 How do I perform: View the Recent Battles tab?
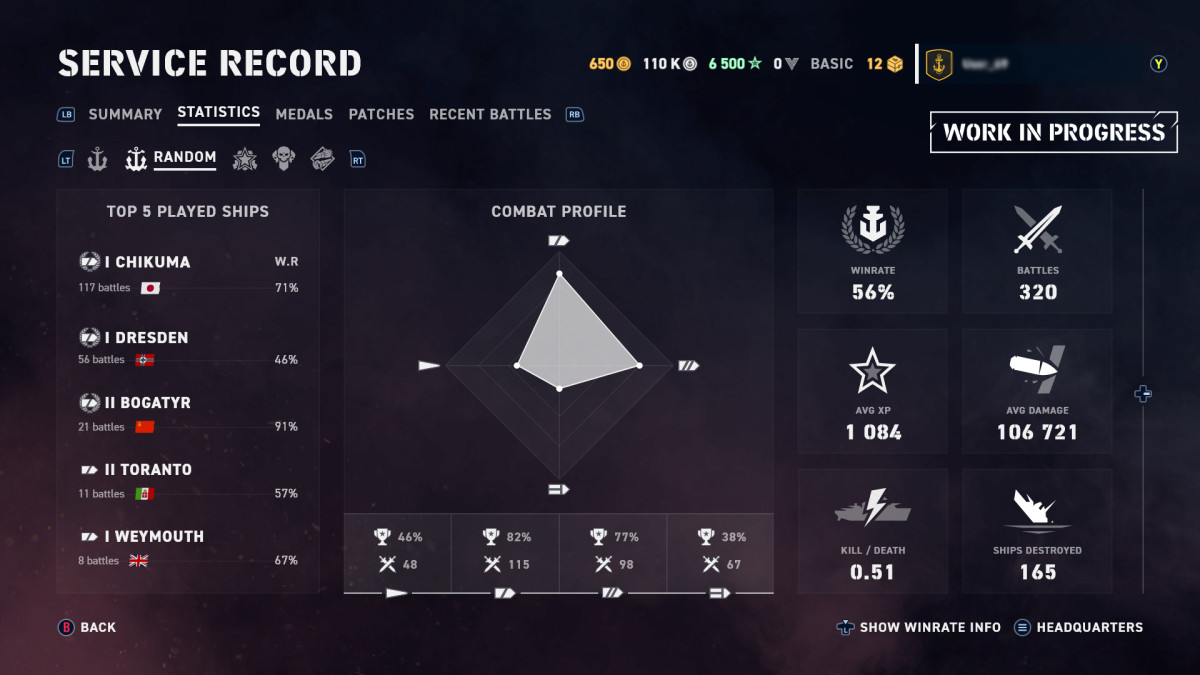click(x=490, y=114)
